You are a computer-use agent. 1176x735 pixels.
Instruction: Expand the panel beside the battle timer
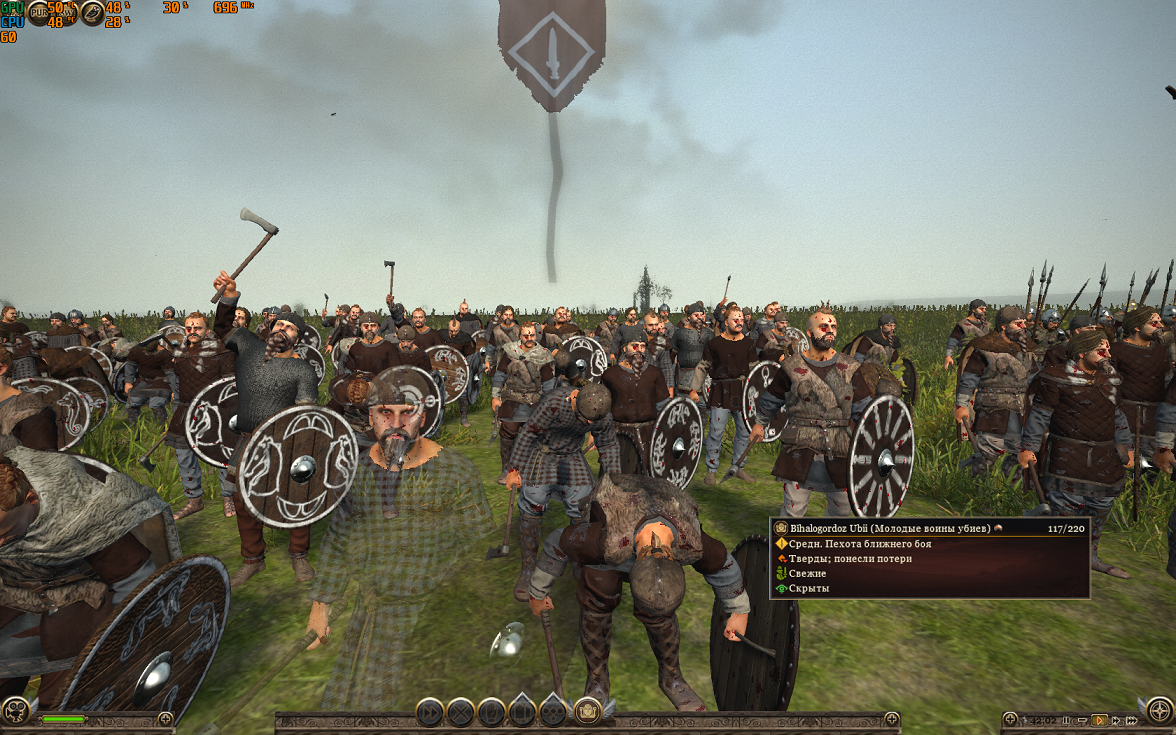1010,719
